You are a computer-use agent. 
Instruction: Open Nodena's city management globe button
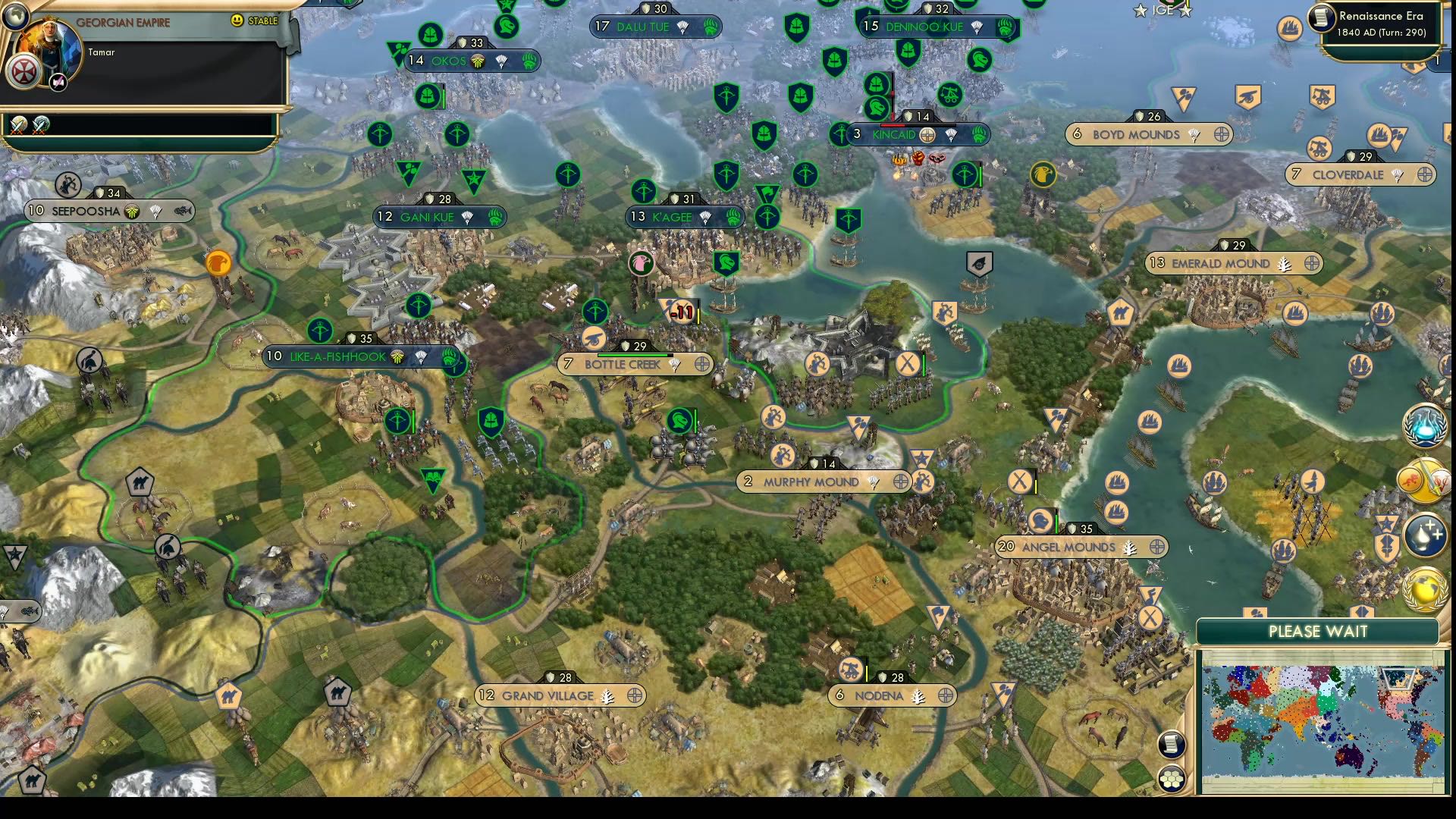pos(945,695)
